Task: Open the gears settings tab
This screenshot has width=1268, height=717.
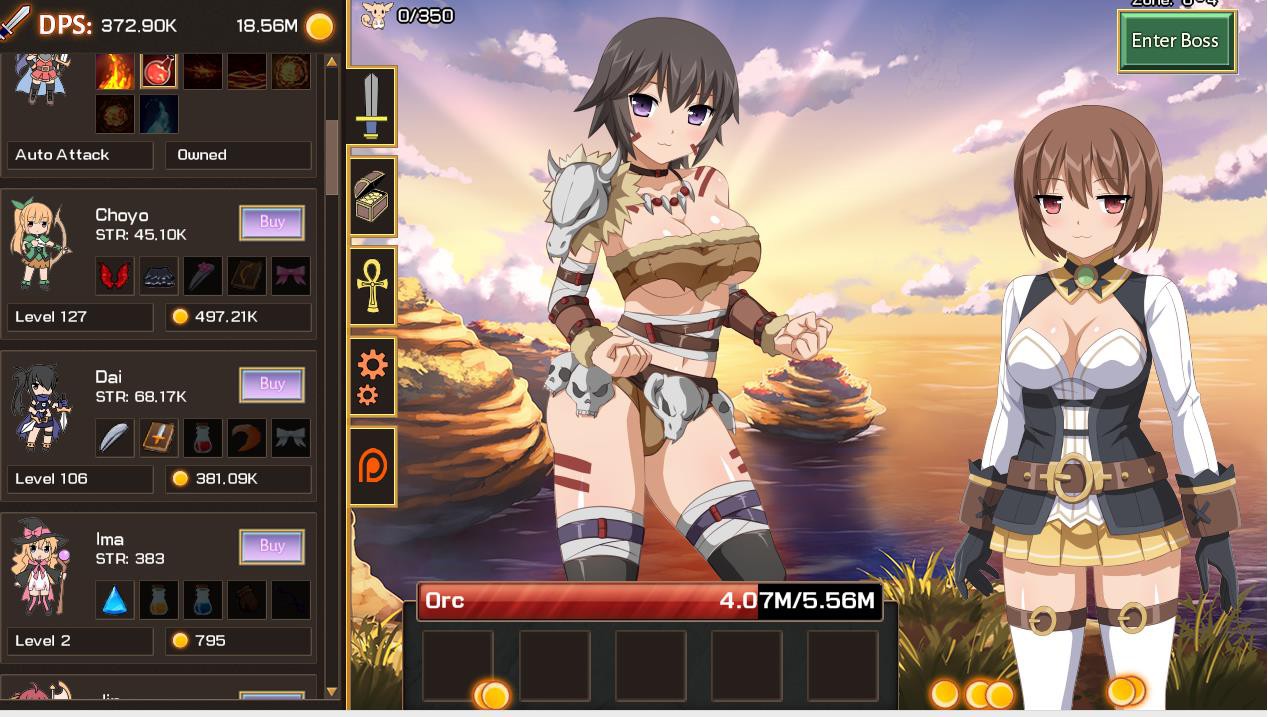Action: [x=372, y=377]
